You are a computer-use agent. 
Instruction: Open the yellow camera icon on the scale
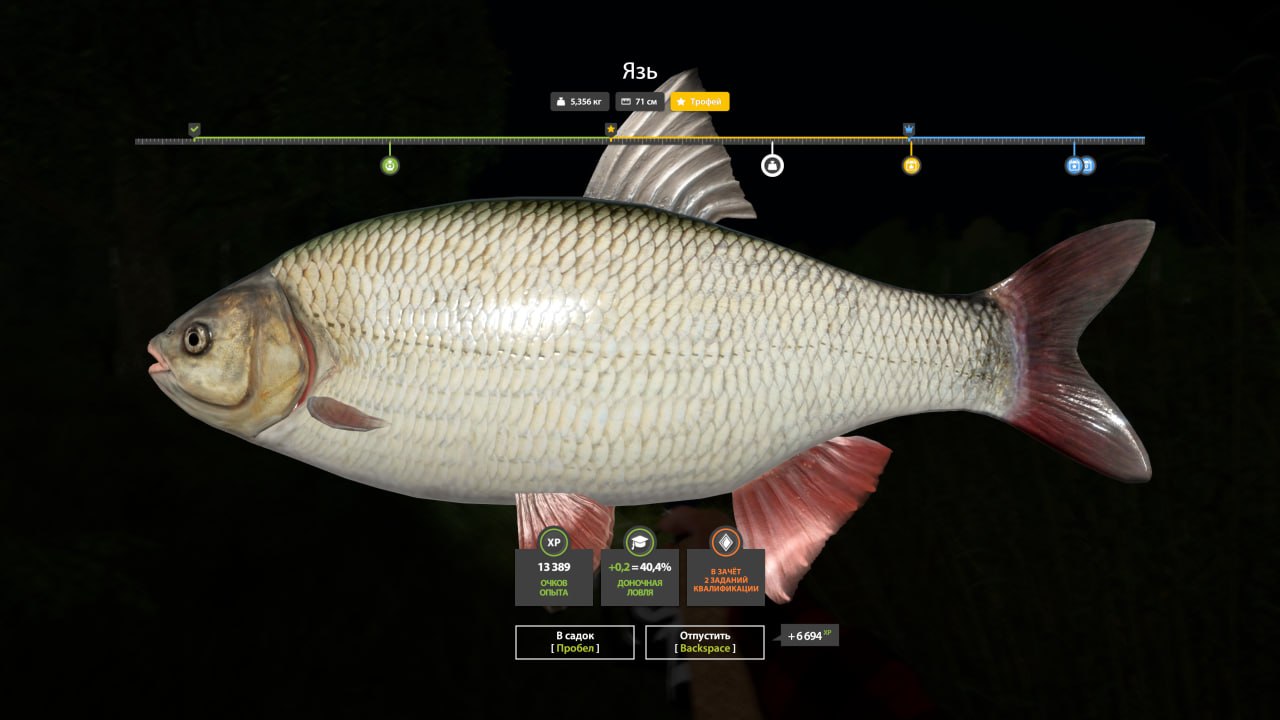(909, 164)
